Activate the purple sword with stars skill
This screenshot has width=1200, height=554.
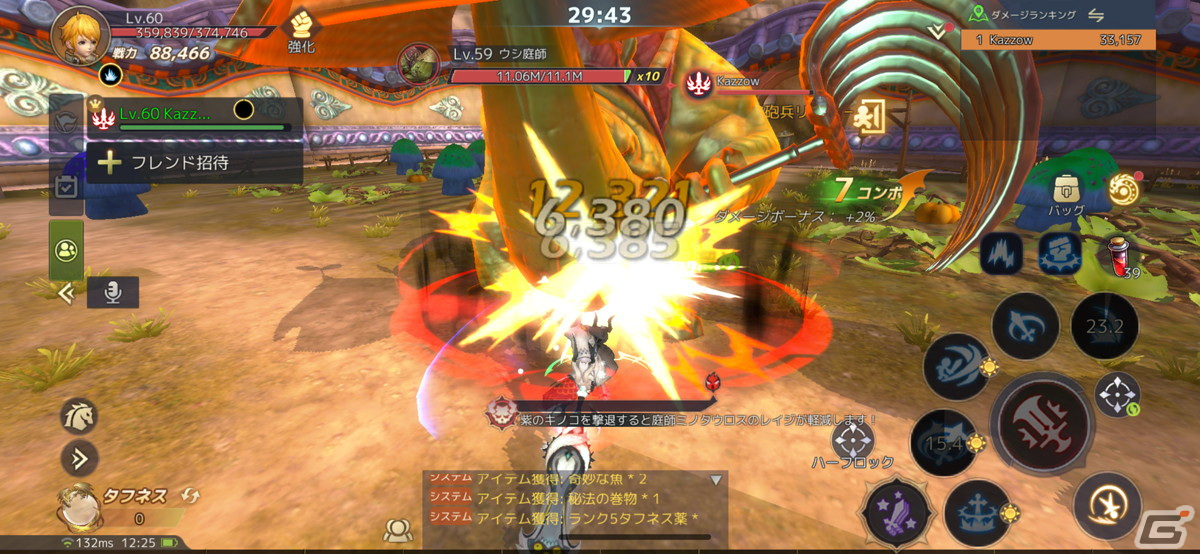[898, 512]
